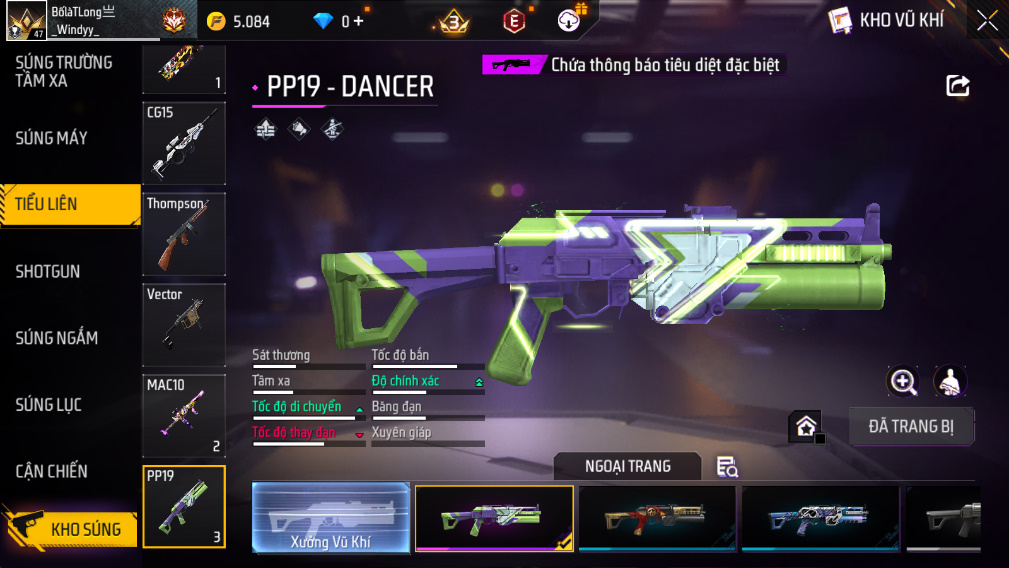Click the Đã Trang Bị button
Image resolution: width=1009 pixels, height=568 pixels.
(911, 427)
